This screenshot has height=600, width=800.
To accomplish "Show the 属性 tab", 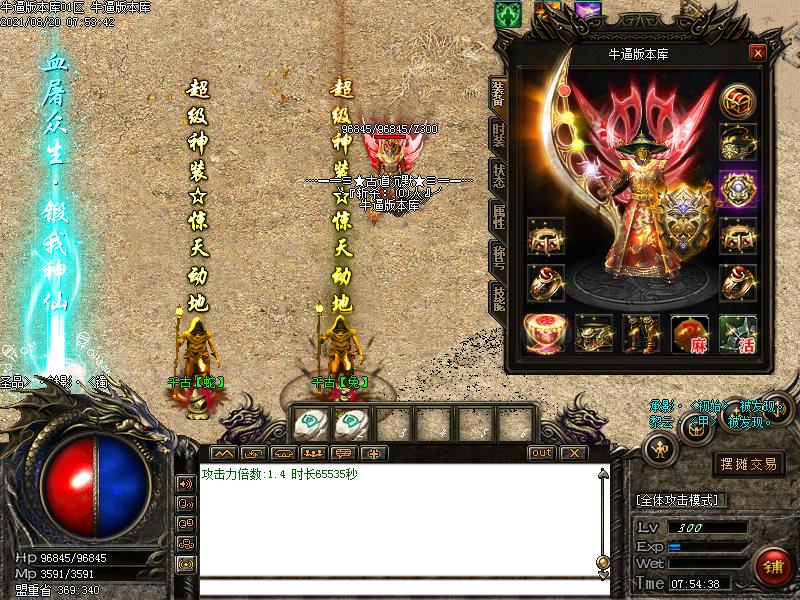I will tap(498, 217).
